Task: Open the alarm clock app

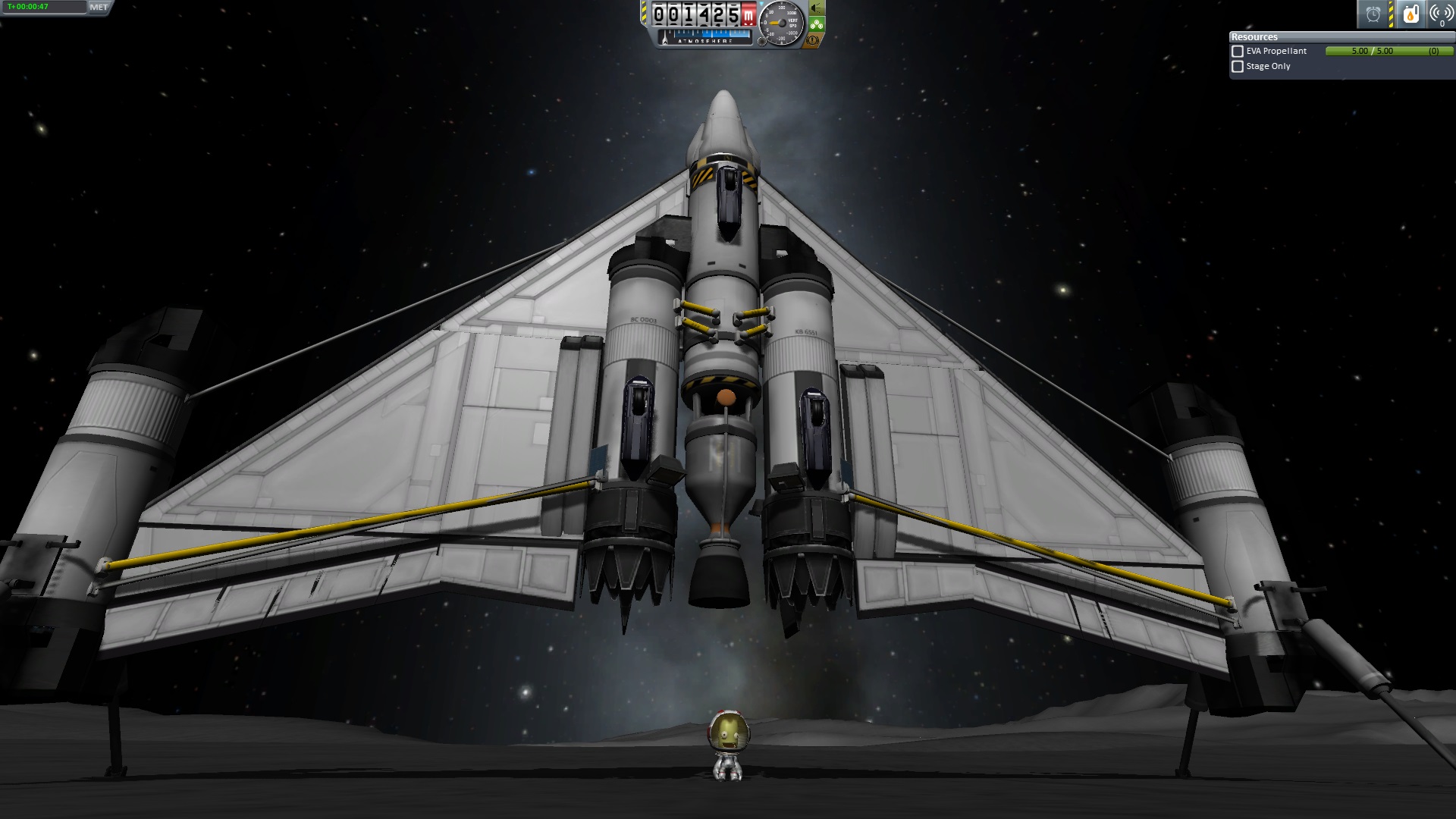Action: (1373, 14)
